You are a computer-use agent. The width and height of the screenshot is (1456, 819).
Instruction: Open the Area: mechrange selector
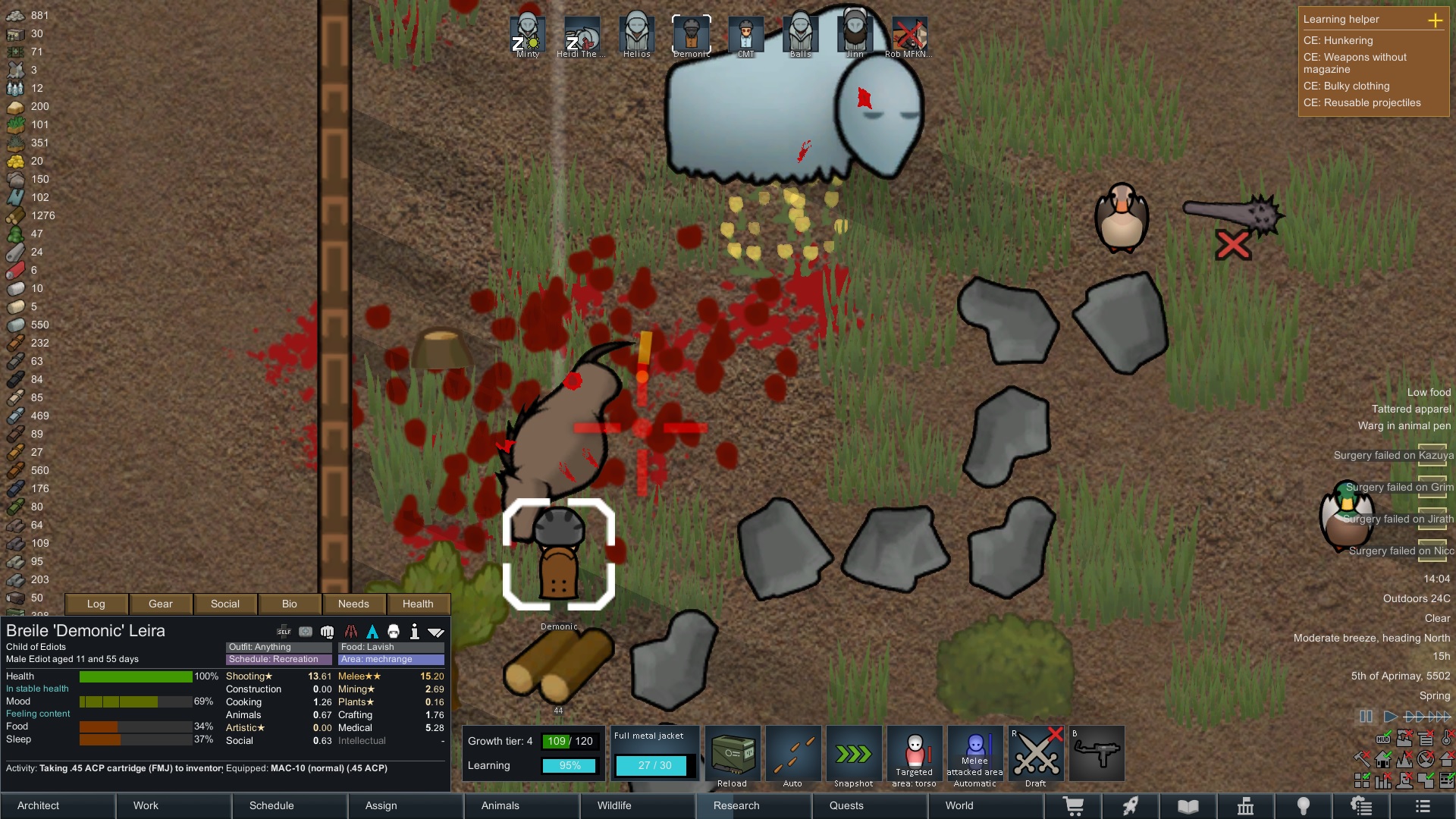click(391, 659)
